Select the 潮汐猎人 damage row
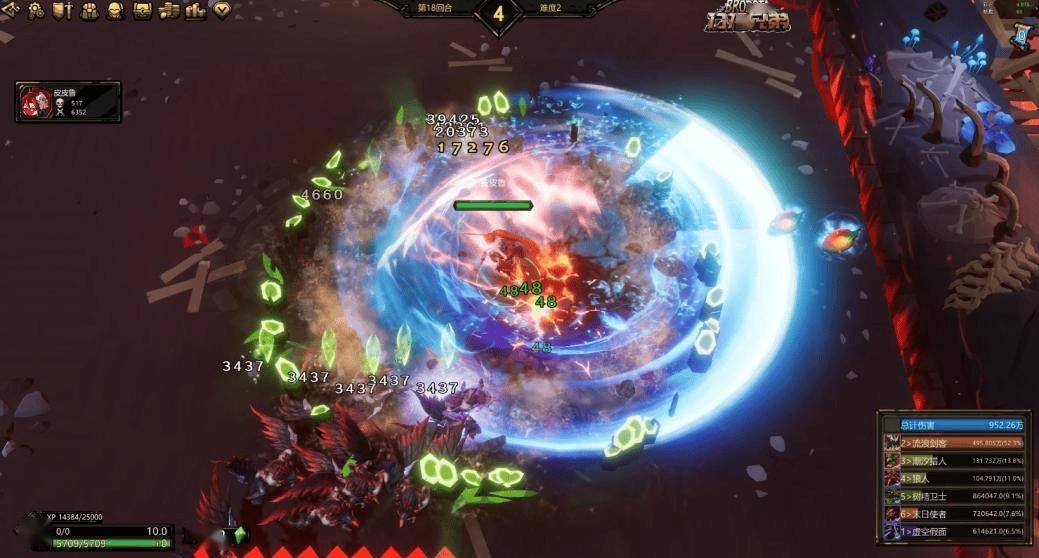Viewport: 1039px width, 558px height. (946, 460)
